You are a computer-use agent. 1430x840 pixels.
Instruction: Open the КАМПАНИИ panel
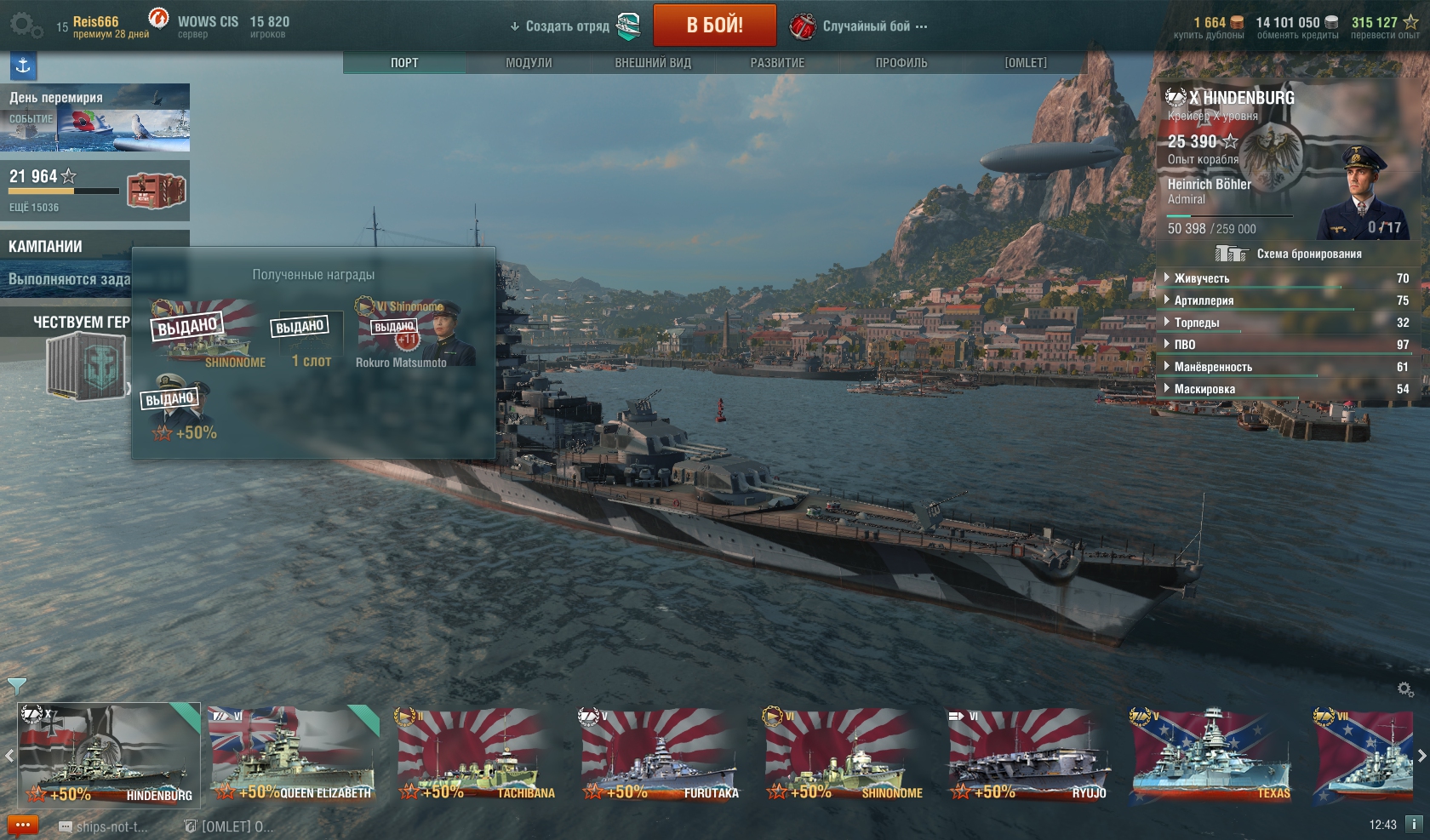coord(45,247)
